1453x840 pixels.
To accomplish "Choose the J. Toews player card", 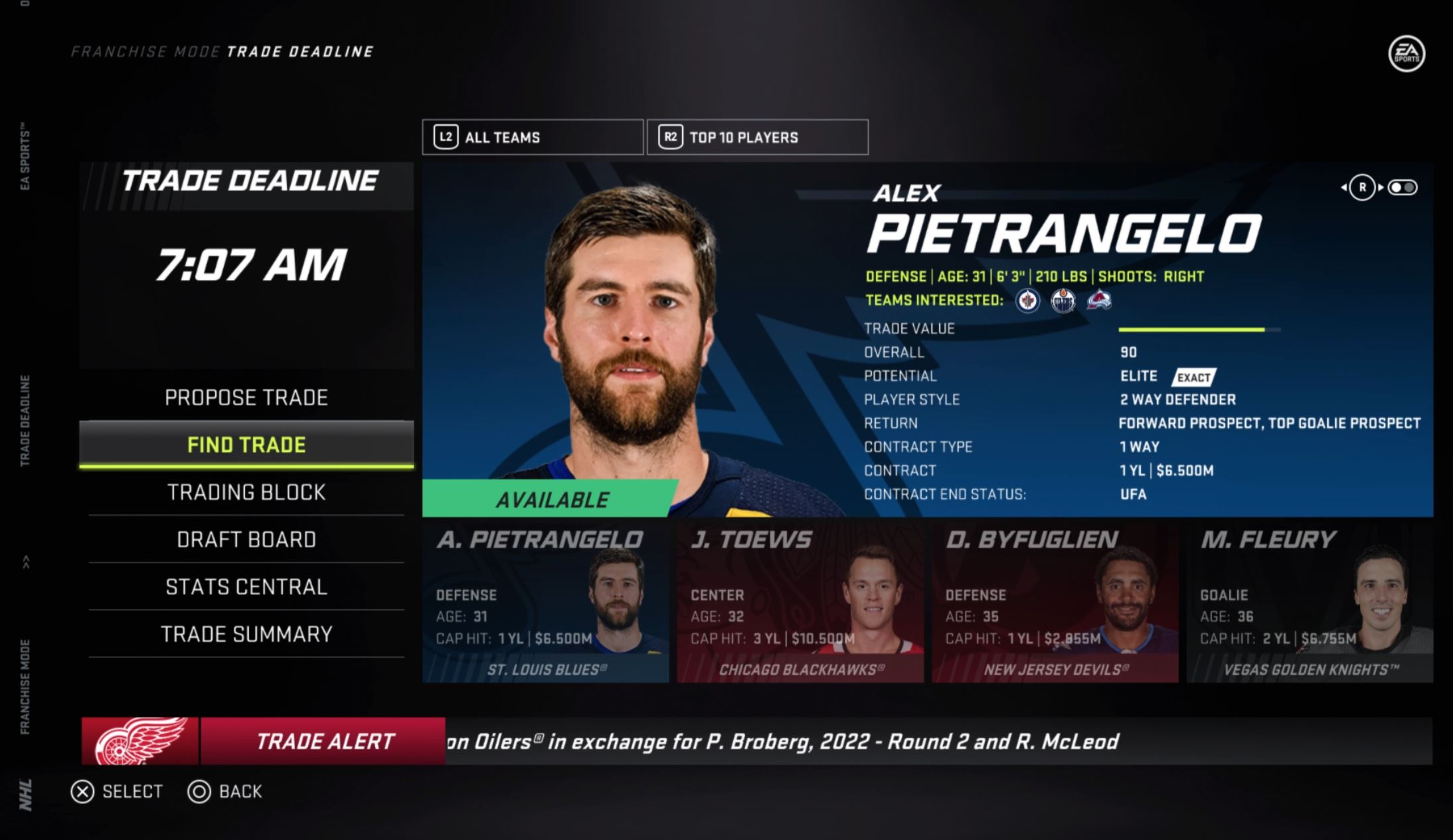I will pyautogui.click(x=800, y=603).
